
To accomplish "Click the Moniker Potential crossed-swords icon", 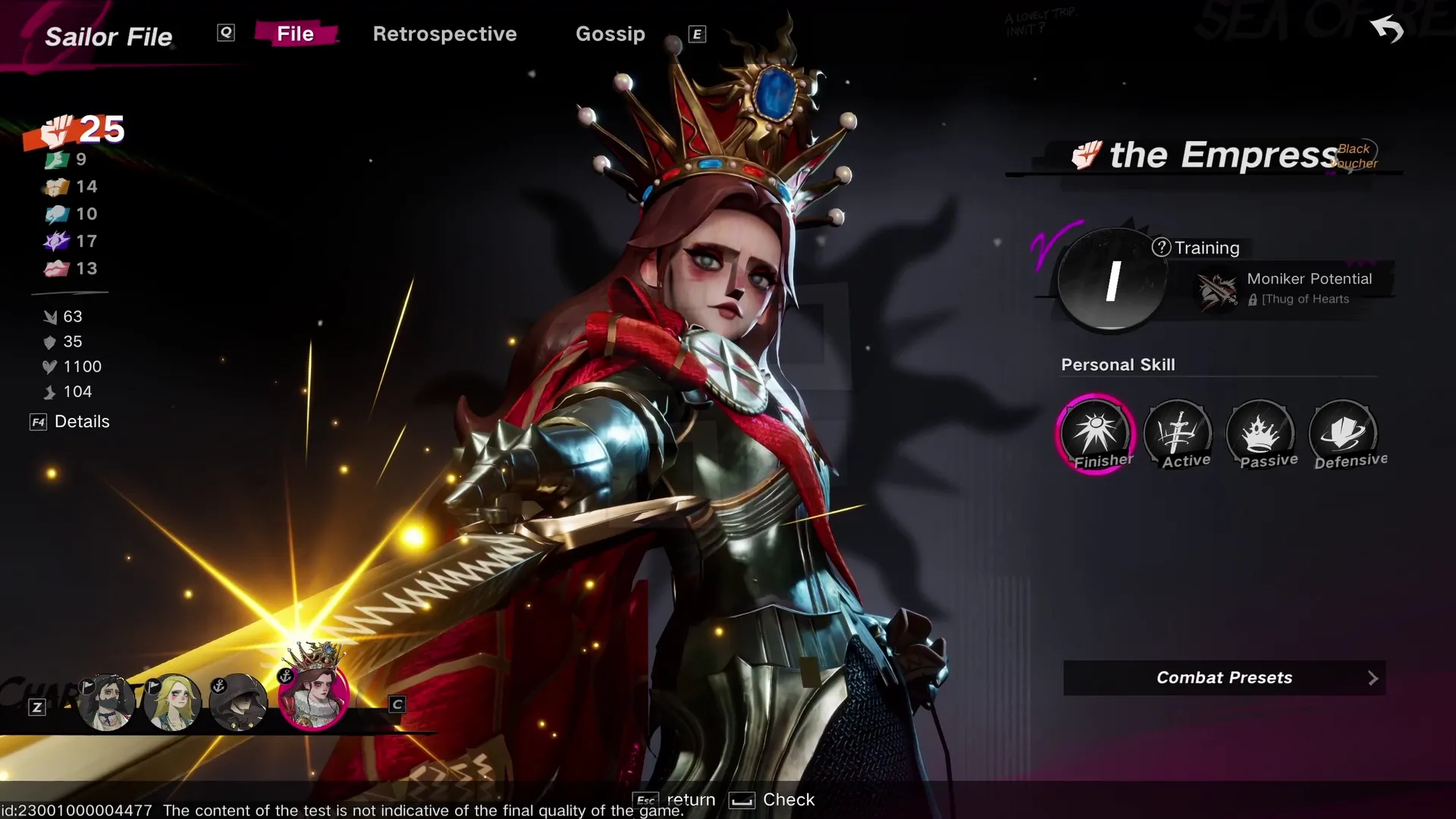I will (x=1216, y=290).
